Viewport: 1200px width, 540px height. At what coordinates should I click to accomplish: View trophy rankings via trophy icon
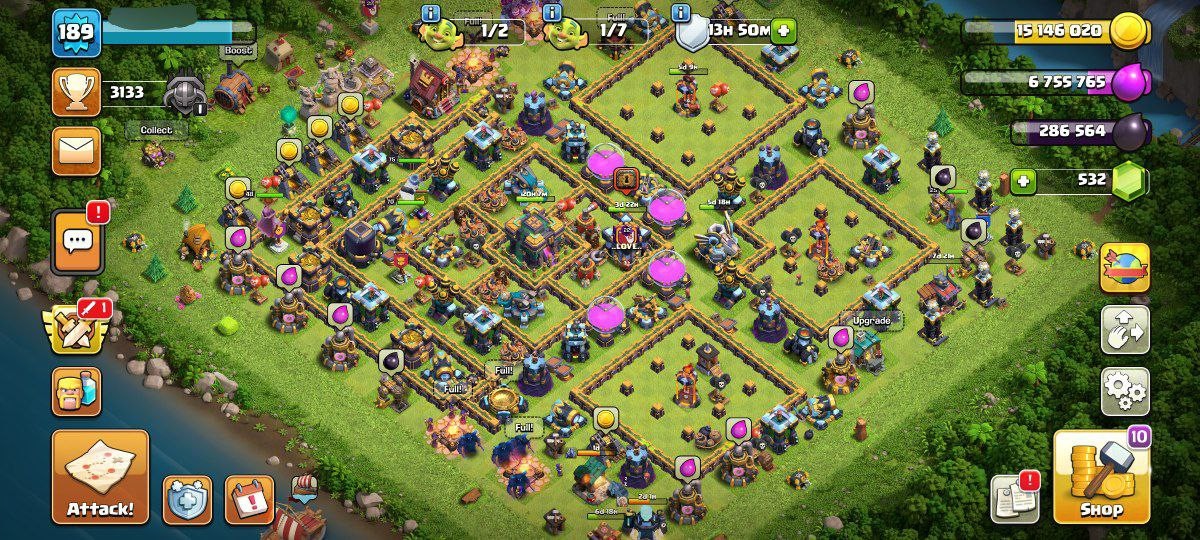click(76, 92)
